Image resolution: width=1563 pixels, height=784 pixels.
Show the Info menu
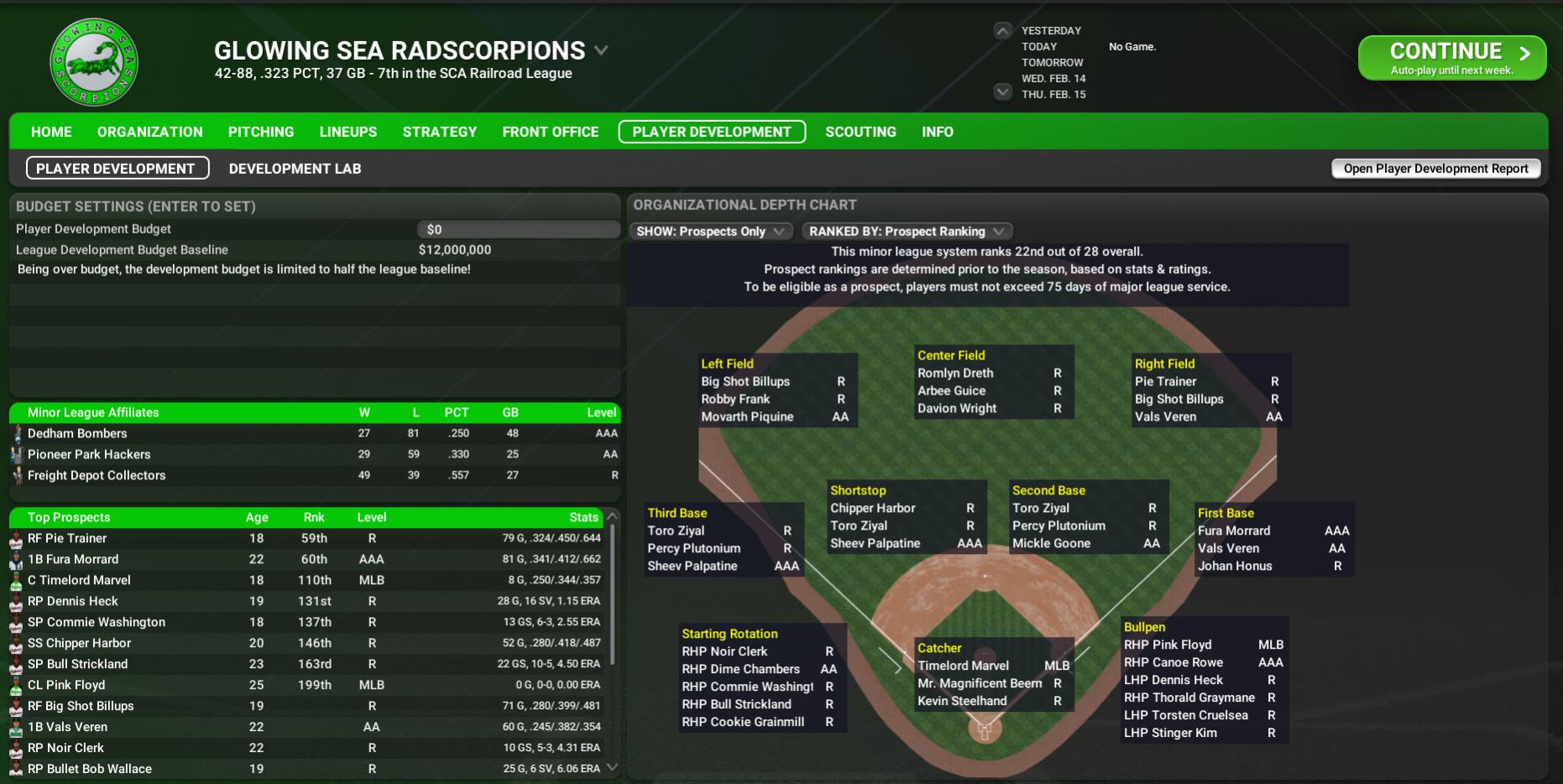coord(937,132)
